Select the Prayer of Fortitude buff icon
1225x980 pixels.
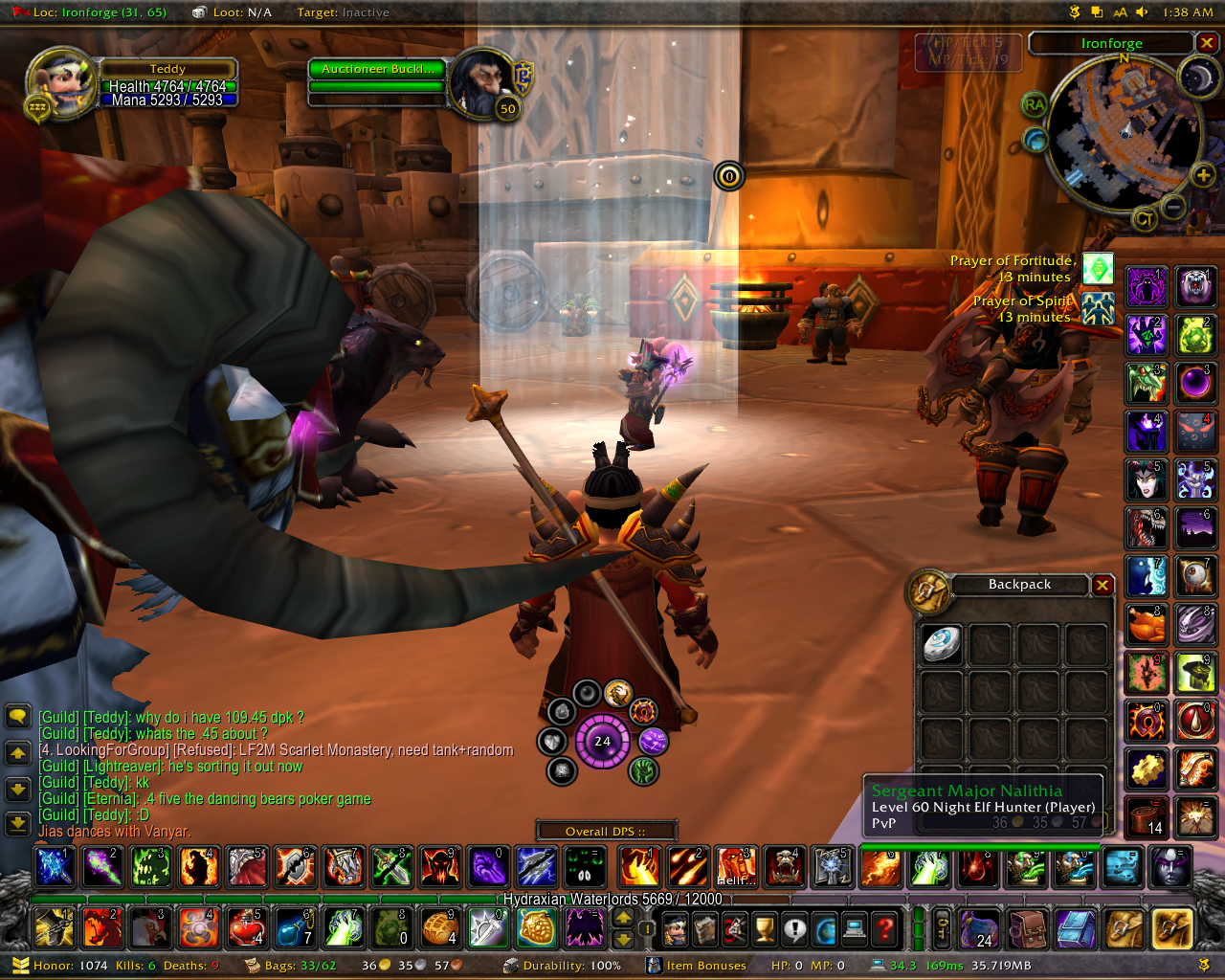point(1098,269)
